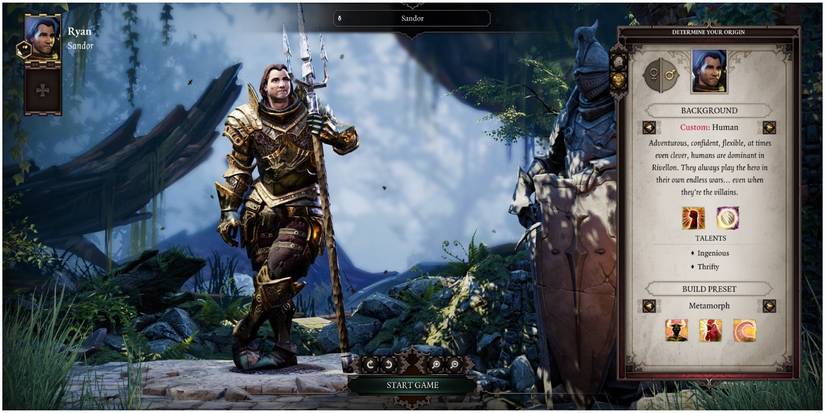Edit the Sandor character name field

click(412, 18)
